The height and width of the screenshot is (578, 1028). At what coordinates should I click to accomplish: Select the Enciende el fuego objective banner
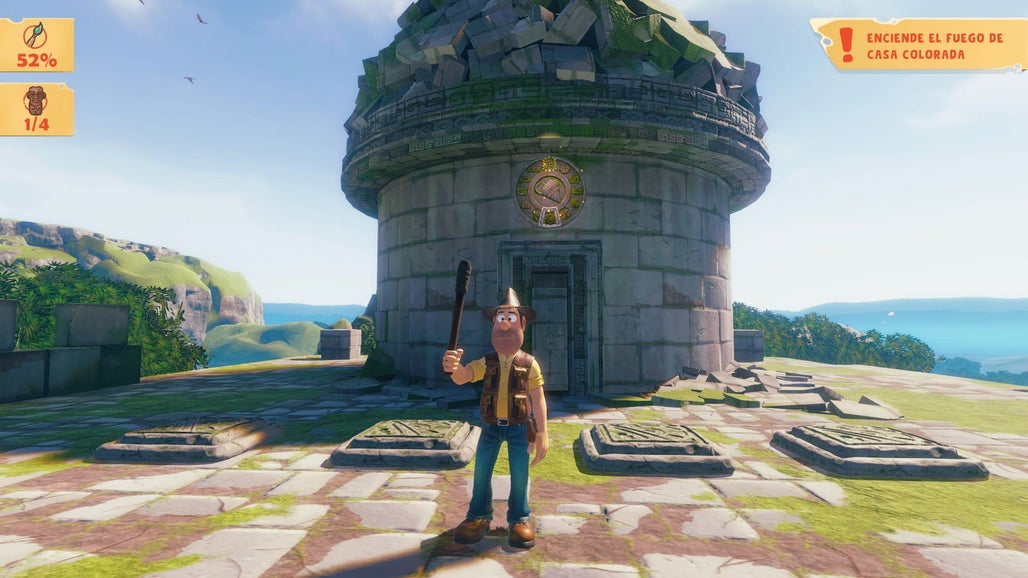point(919,45)
